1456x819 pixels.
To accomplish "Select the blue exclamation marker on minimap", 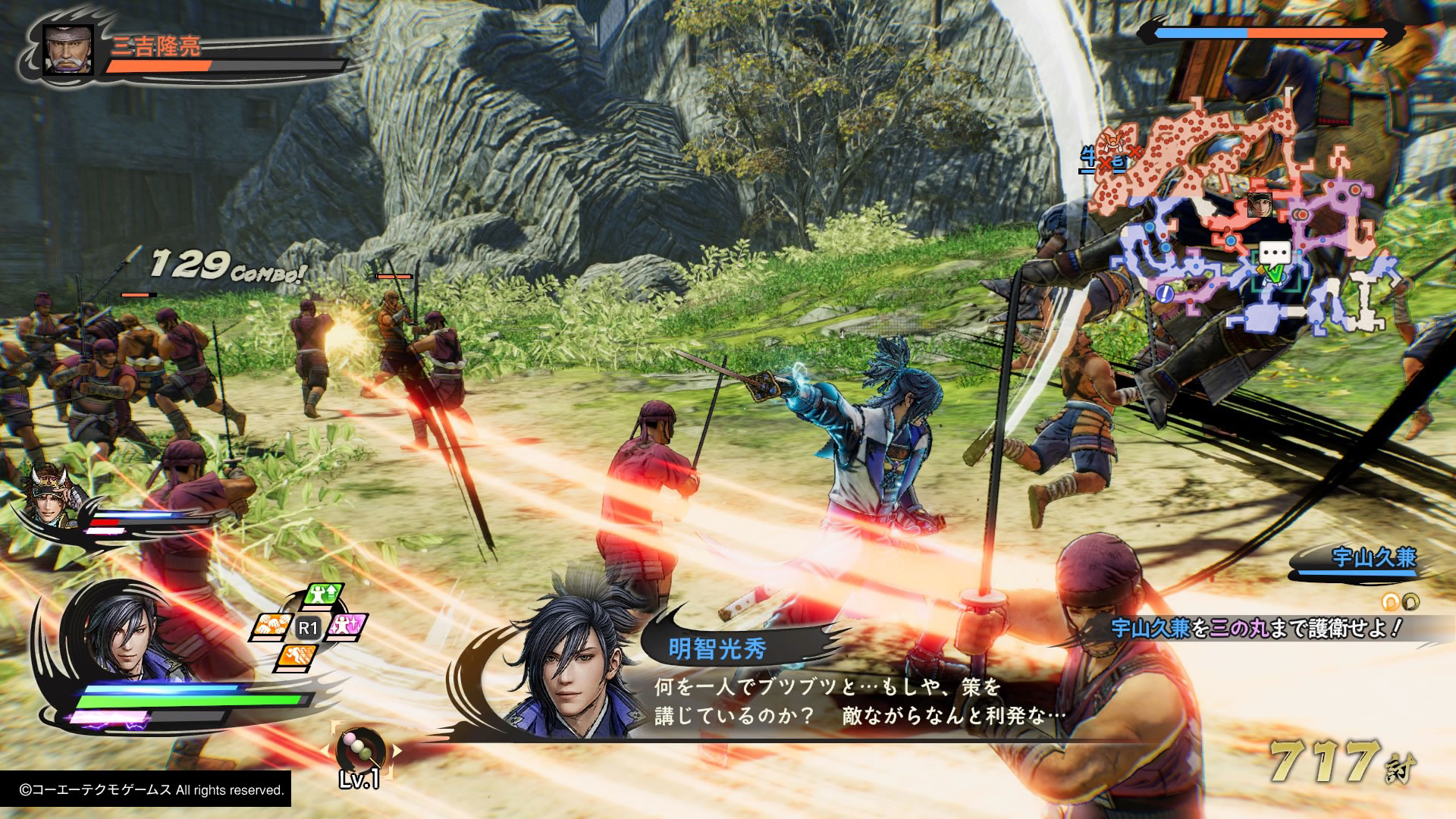I will (1166, 292).
